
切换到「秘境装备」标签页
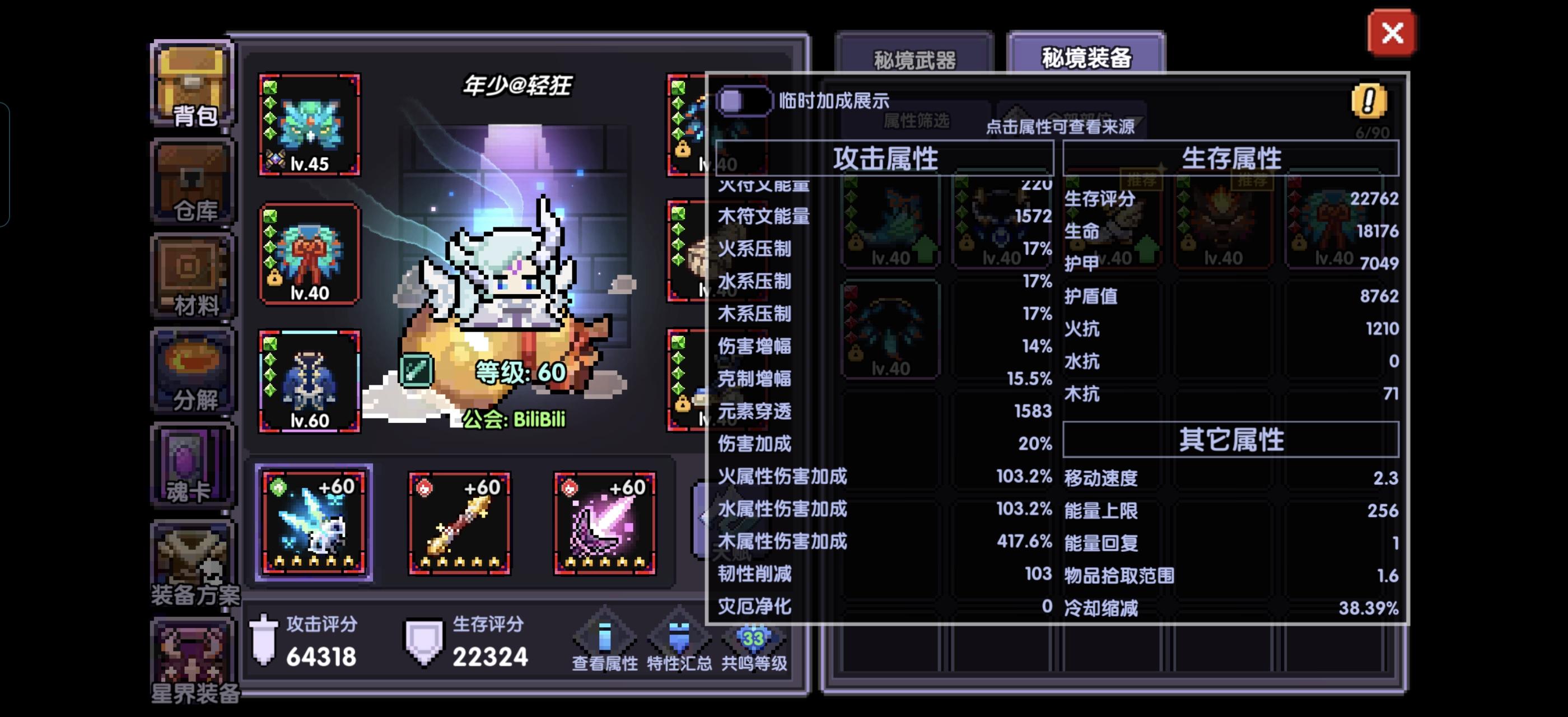[1086, 59]
